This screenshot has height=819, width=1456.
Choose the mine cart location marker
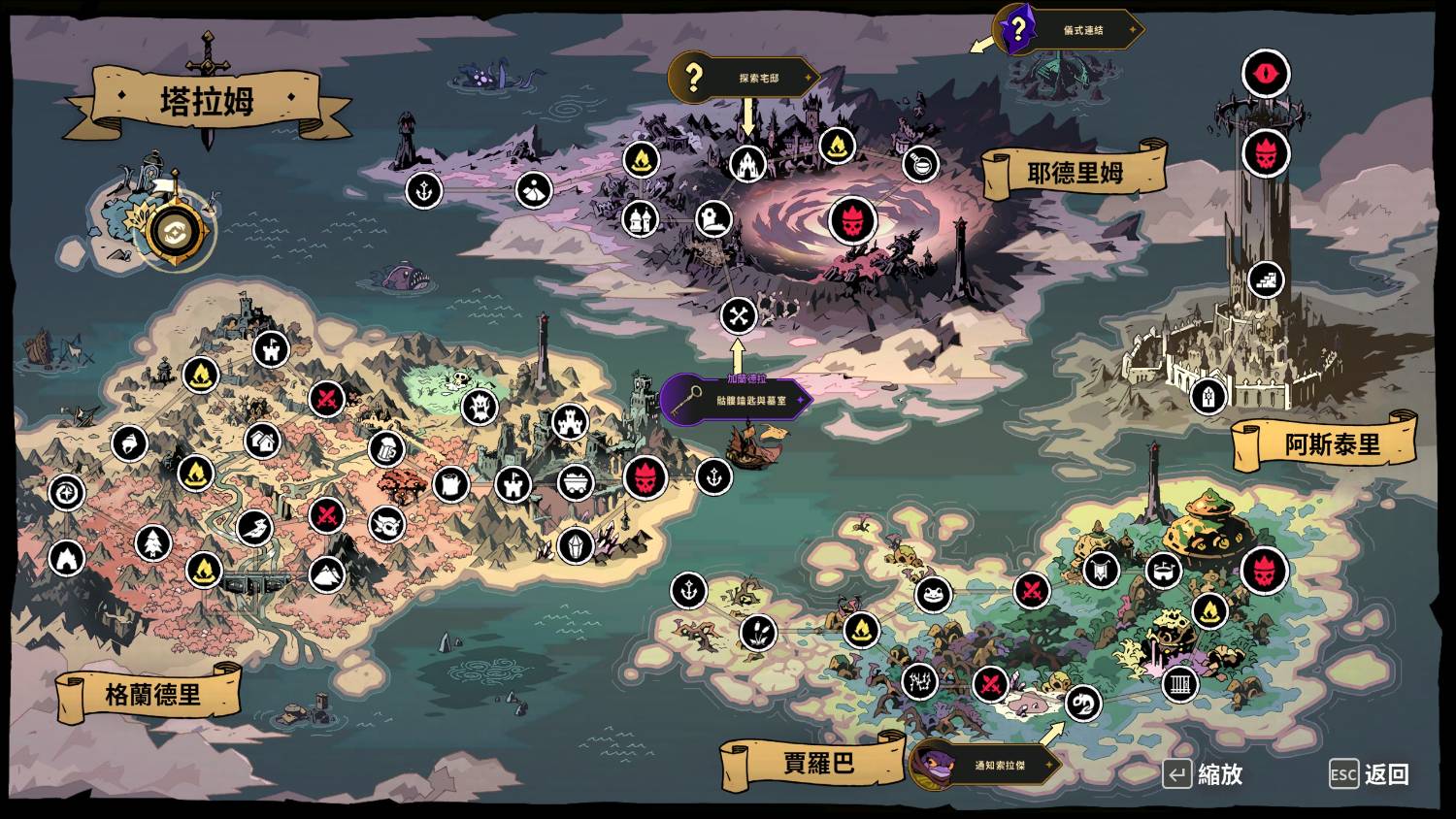(576, 482)
